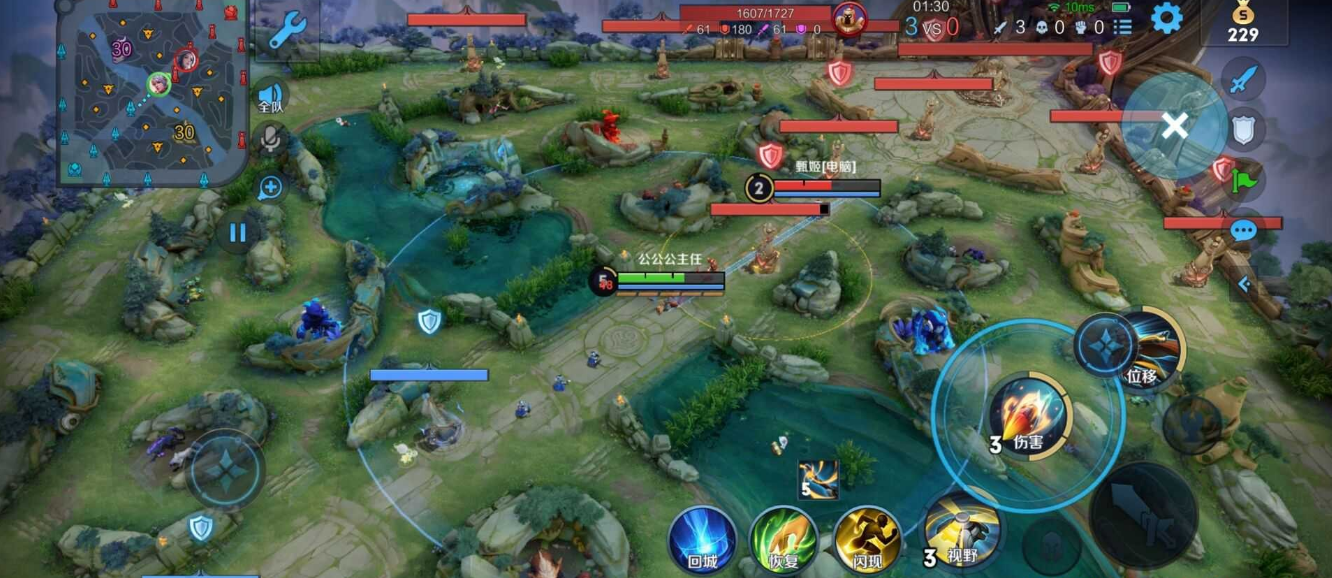The height and width of the screenshot is (578, 1332).
Task: Toggle the microphone button
Action: 270,138
